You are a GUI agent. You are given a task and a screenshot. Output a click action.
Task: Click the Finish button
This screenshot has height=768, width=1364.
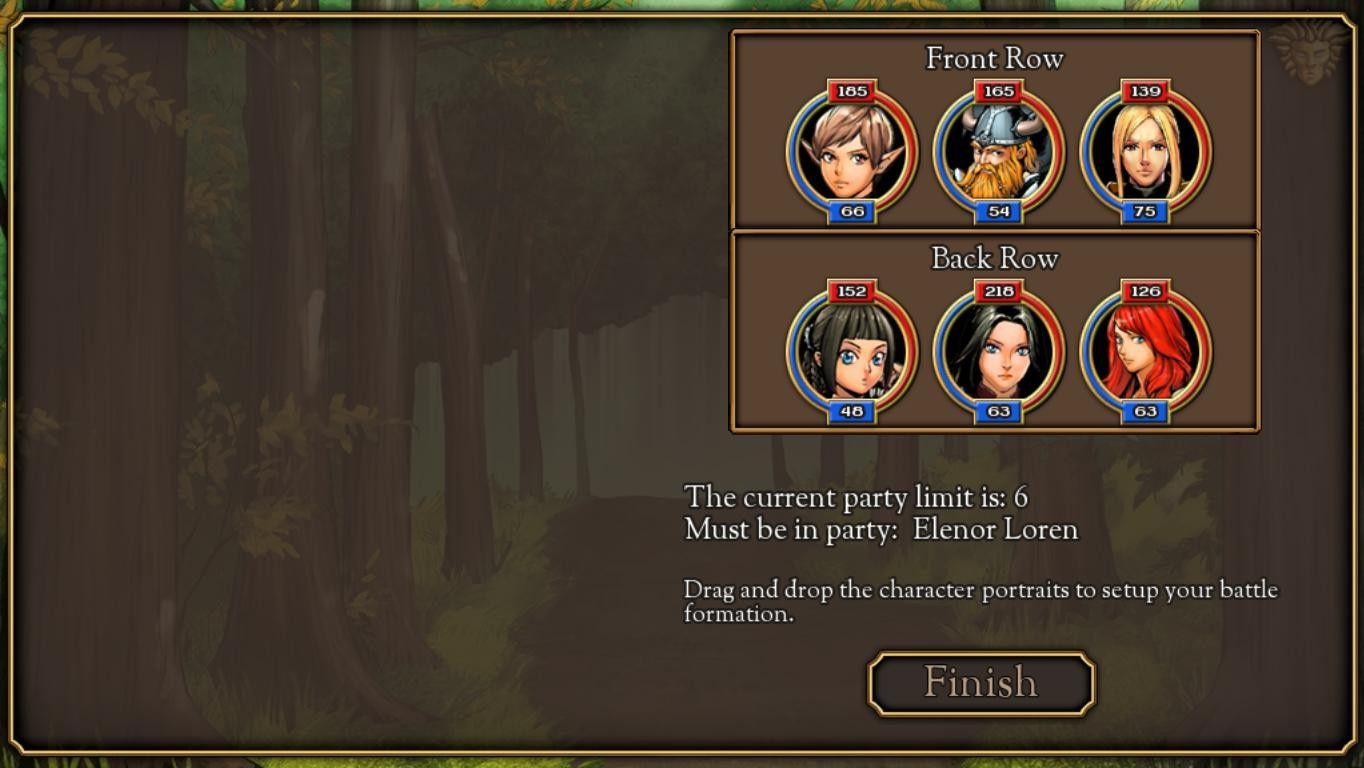(x=981, y=683)
